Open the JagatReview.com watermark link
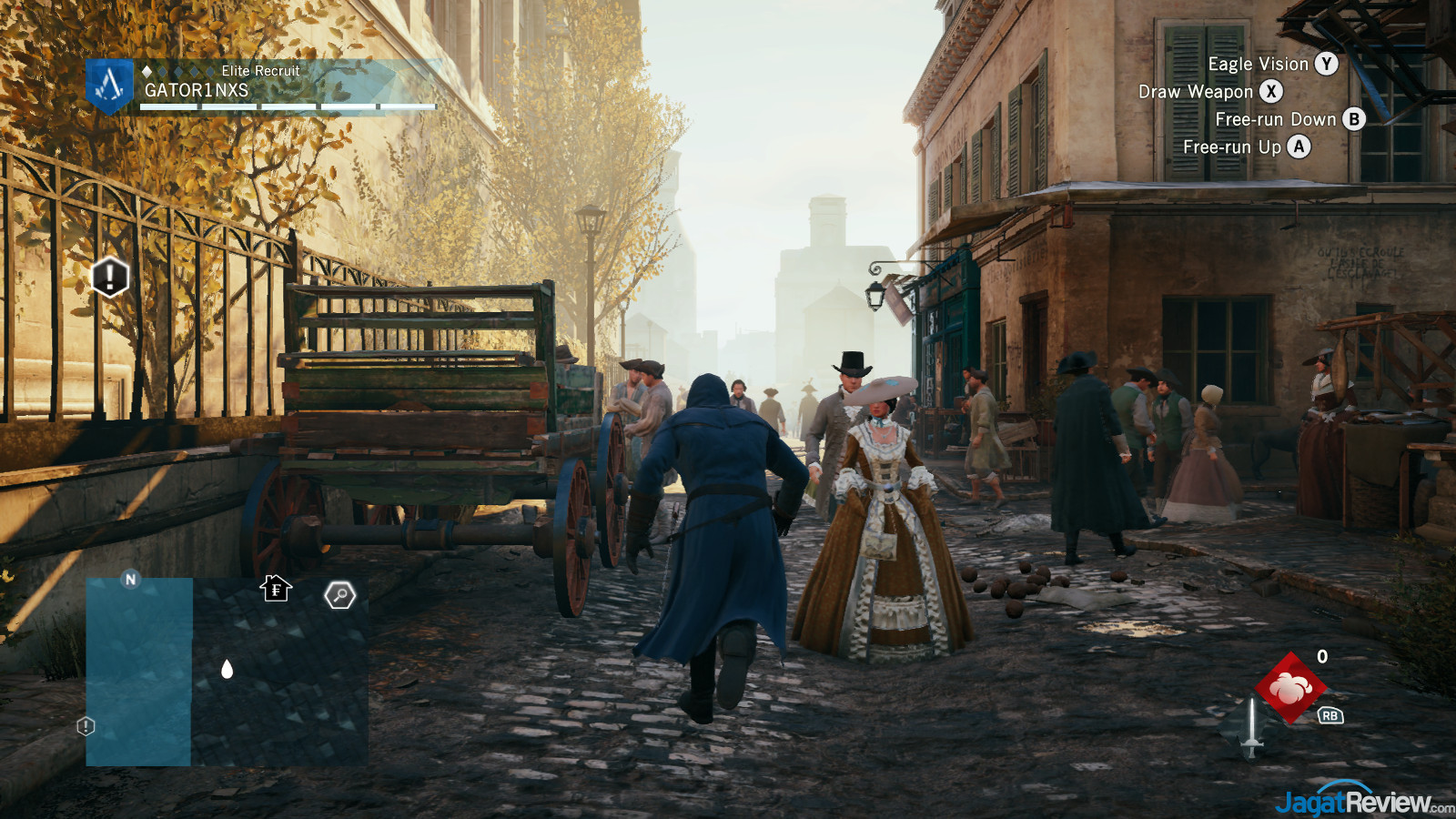The image size is (1456, 819). point(1362,802)
